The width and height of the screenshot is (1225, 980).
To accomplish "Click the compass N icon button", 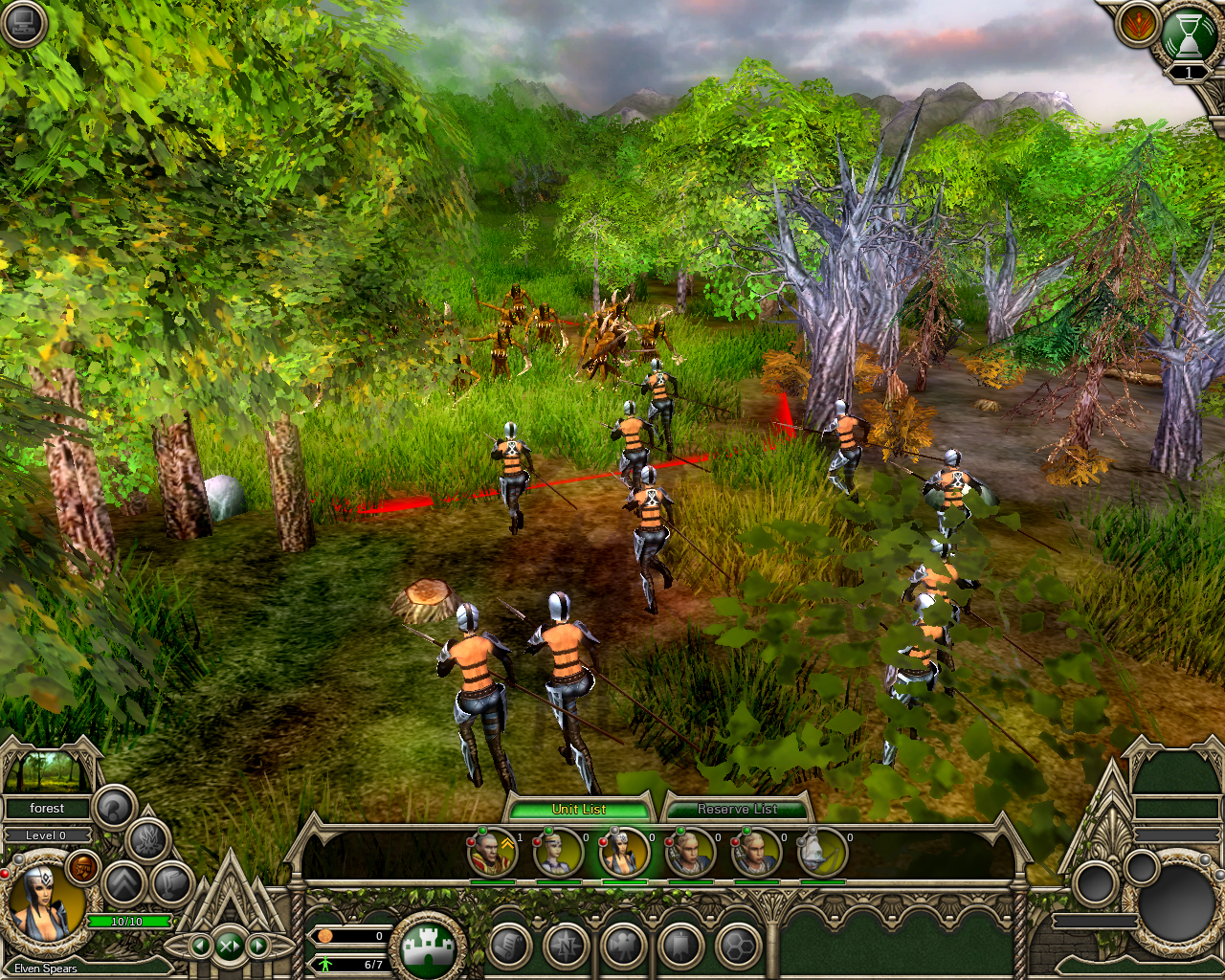I will click(x=567, y=947).
